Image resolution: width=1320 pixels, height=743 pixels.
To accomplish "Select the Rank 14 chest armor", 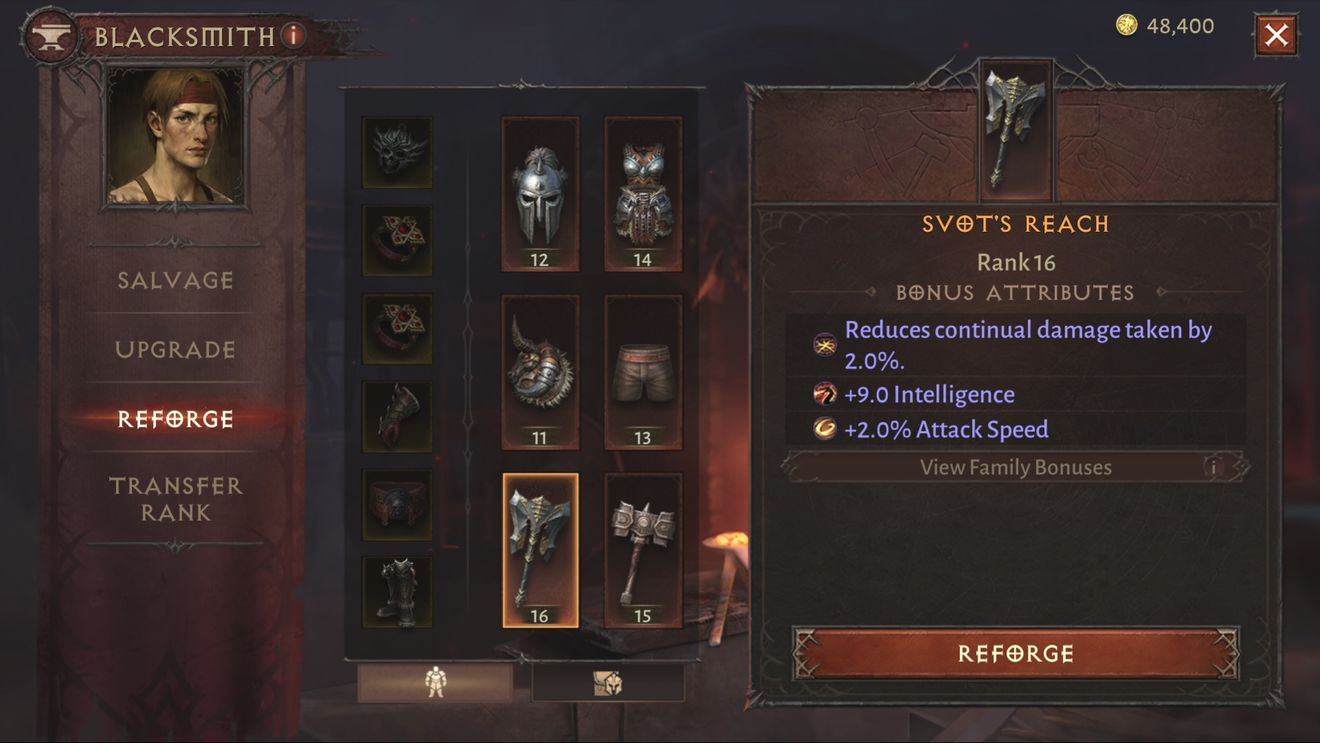I will pos(643,192).
